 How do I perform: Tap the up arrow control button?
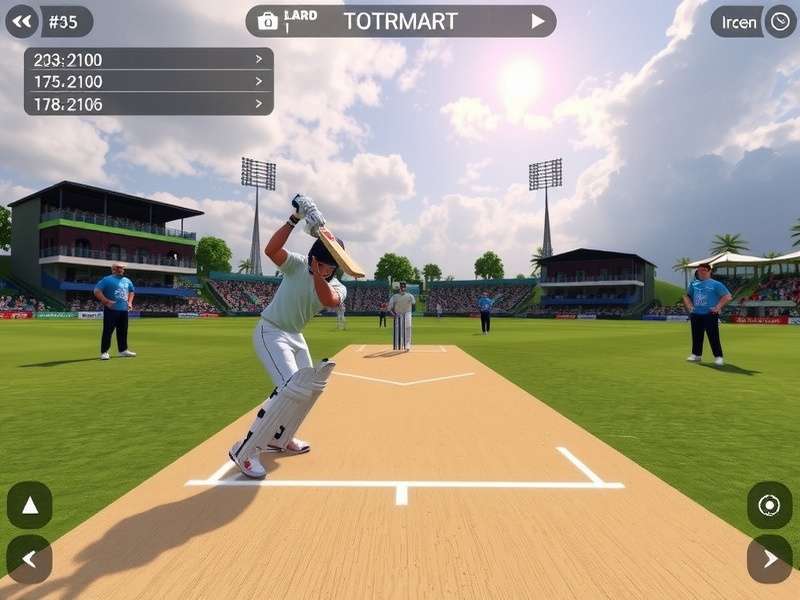pos(29,505)
